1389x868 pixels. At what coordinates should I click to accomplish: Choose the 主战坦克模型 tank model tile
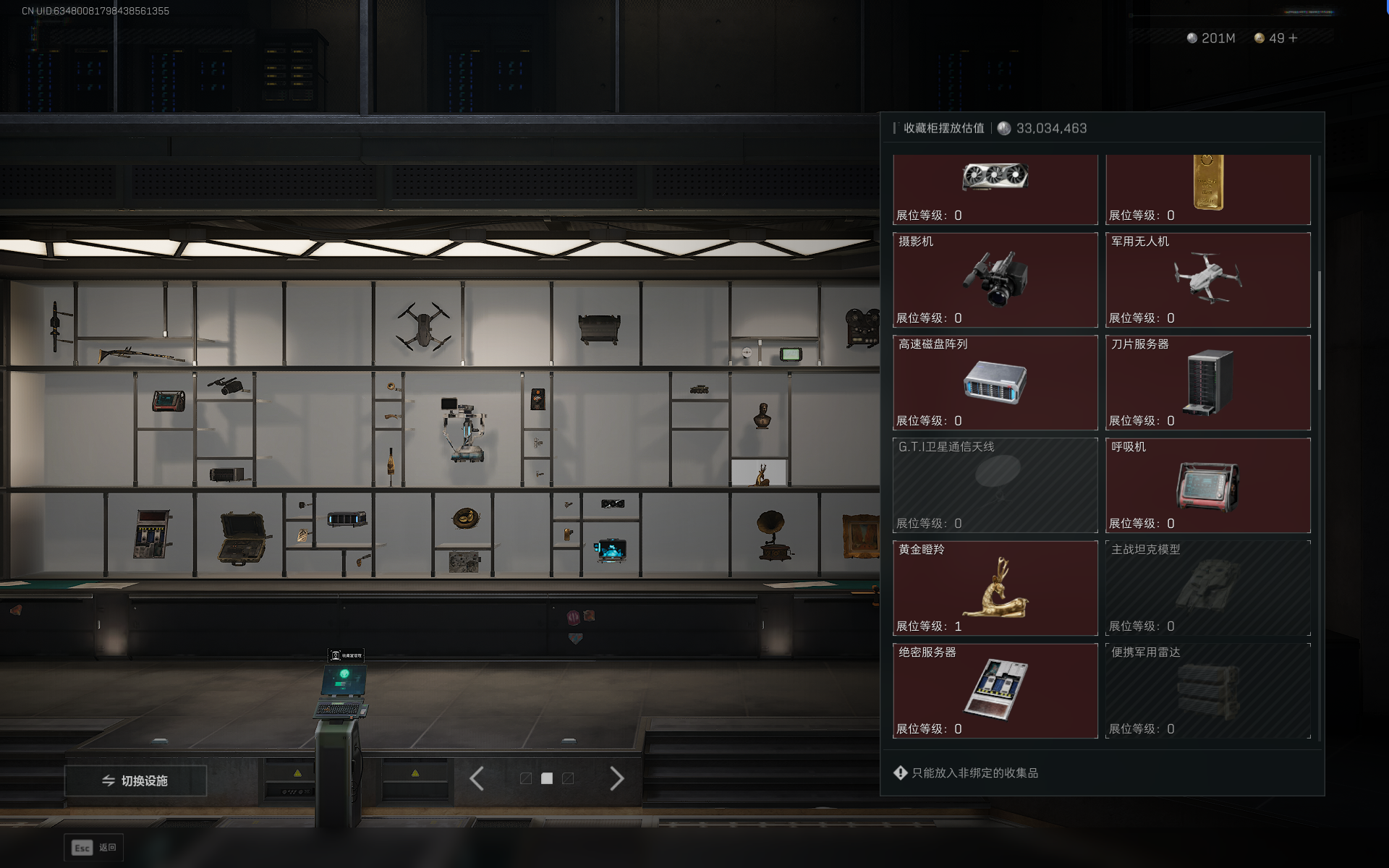coord(1207,588)
